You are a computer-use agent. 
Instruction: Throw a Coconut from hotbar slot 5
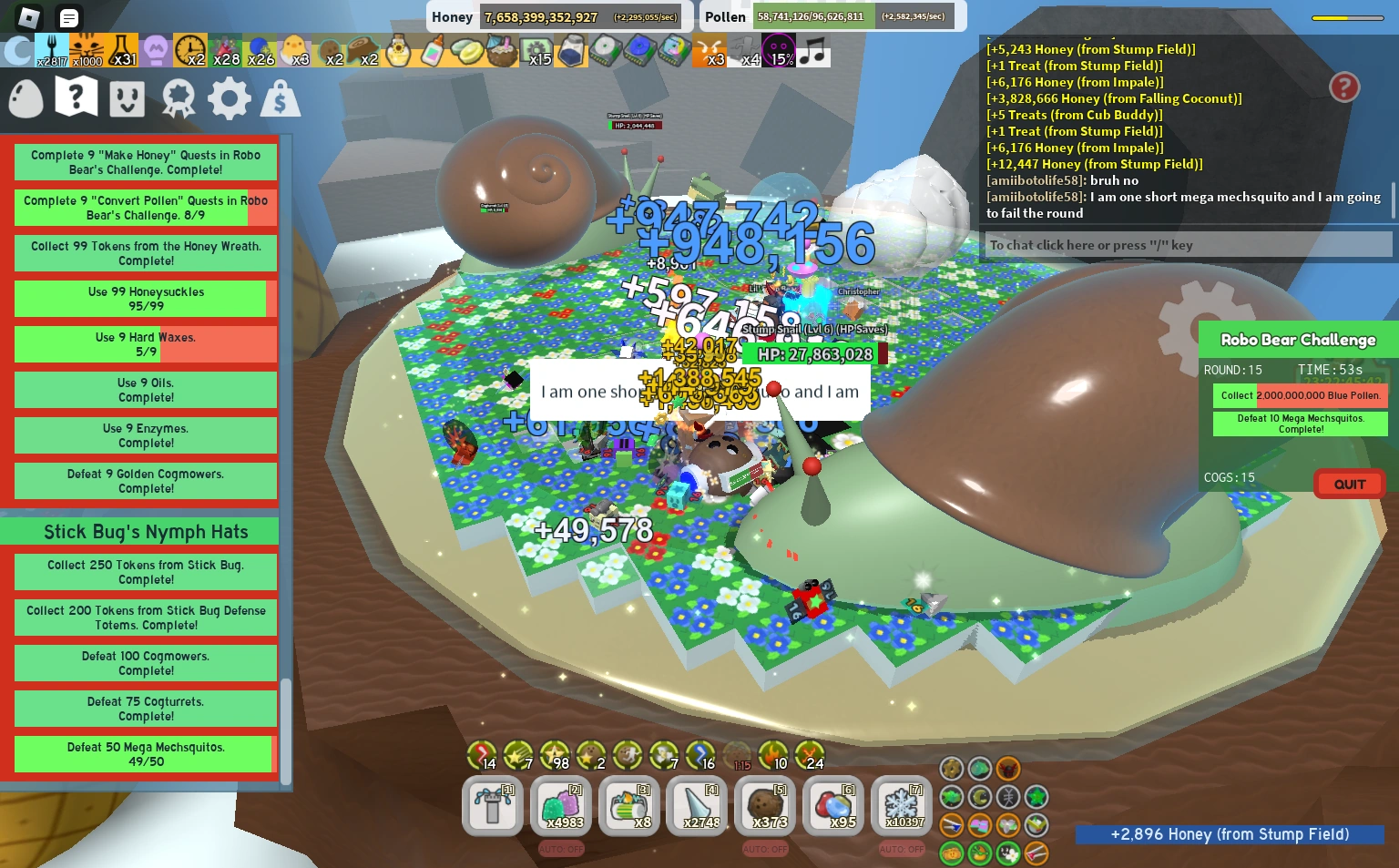pyautogui.click(x=764, y=805)
